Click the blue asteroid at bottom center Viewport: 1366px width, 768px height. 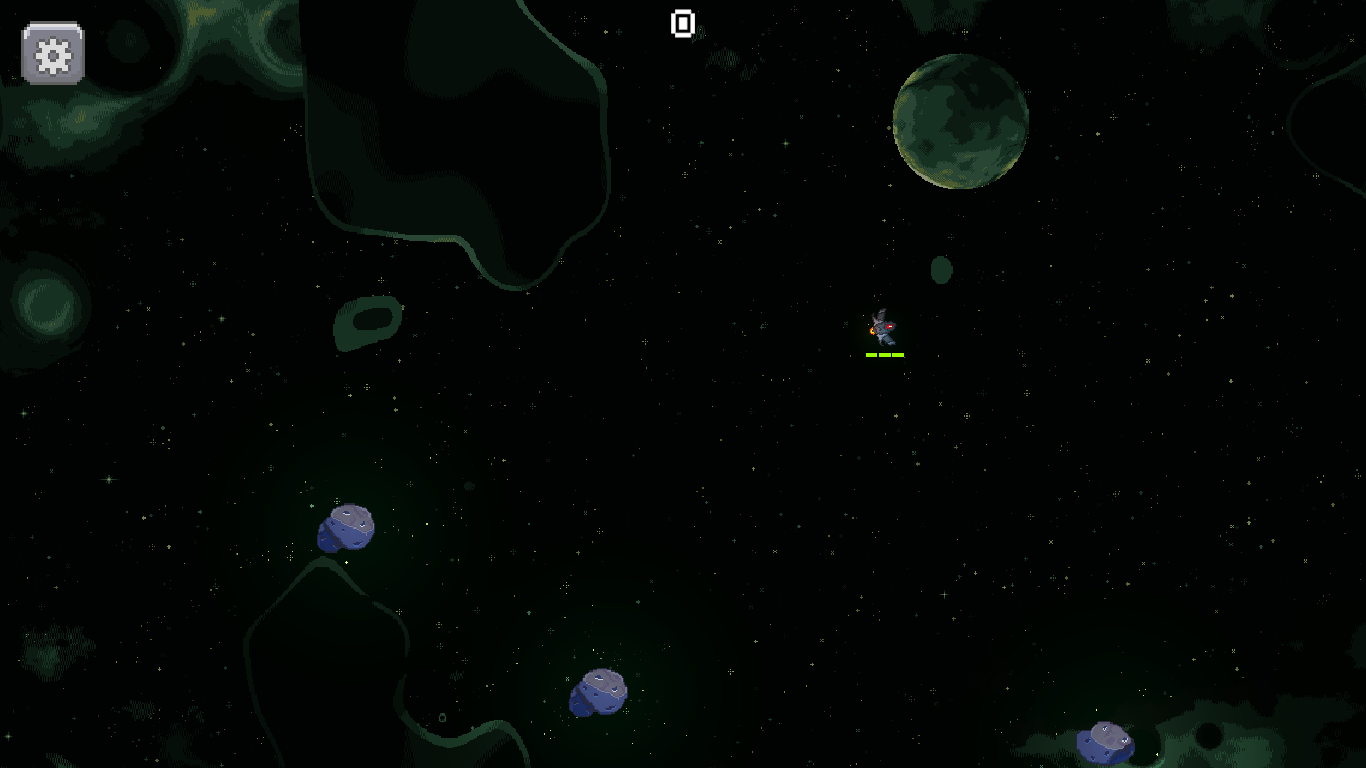pyautogui.click(x=597, y=693)
